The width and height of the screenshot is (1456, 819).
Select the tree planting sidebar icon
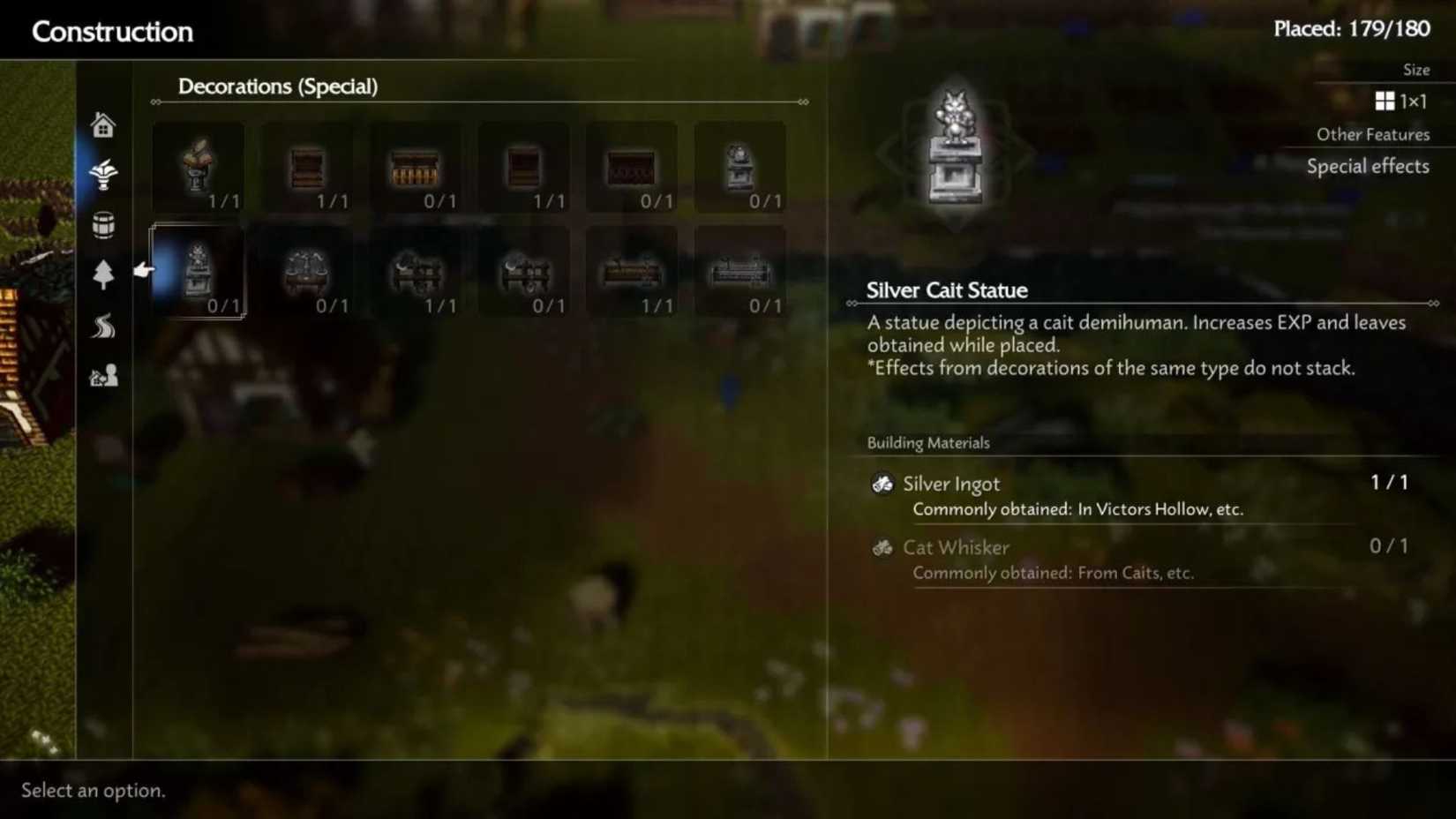pyautogui.click(x=103, y=276)
